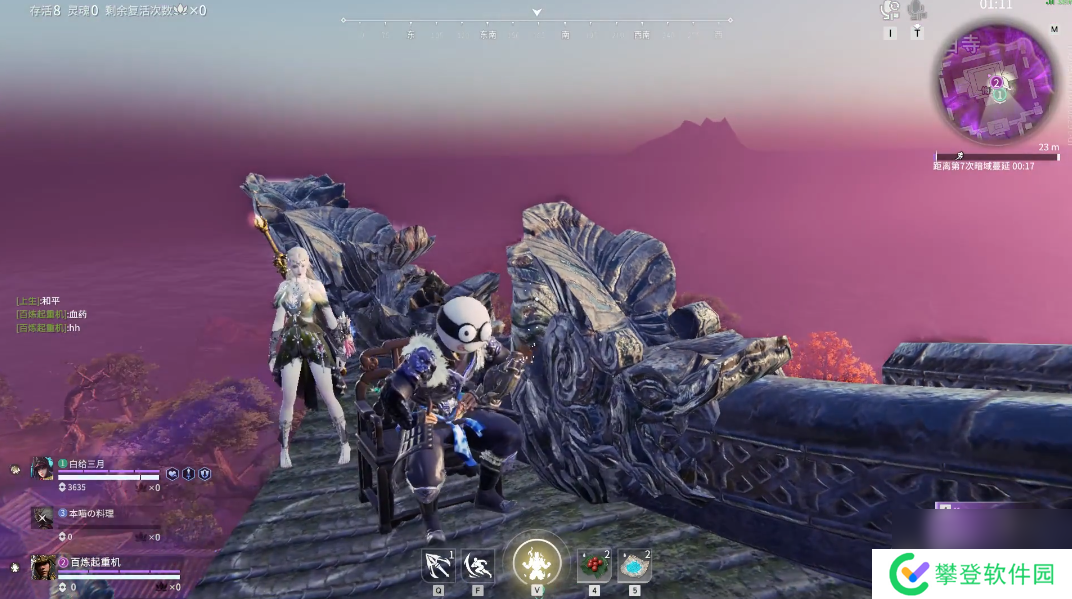Screen dimensions: 1072x599
Task: Click the 攀登软件园 watermark logo
Action: point(971,574)
